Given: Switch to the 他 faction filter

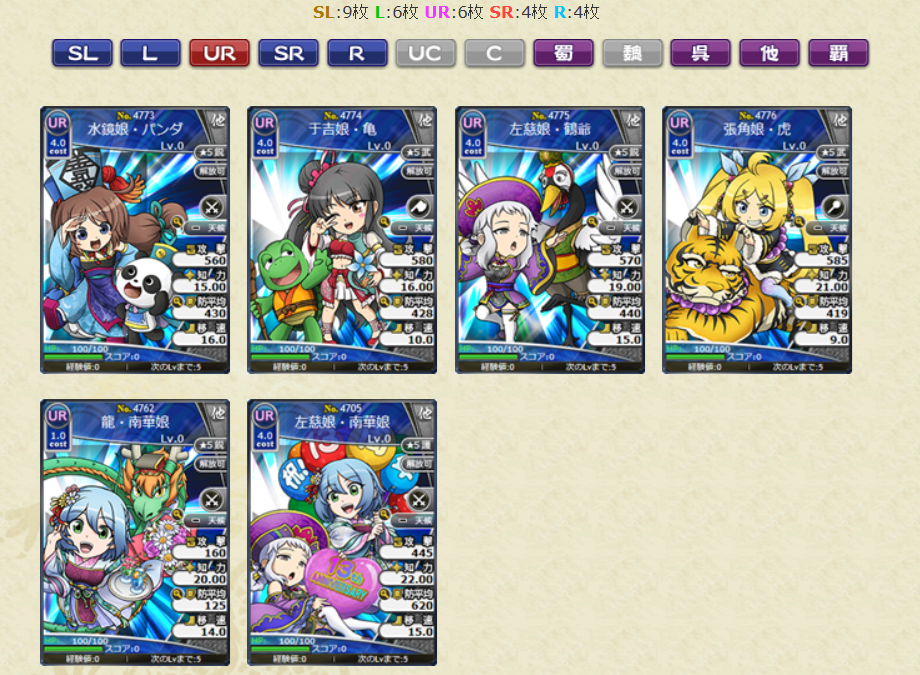Looking at the screenshot, I should click(769, 54).
